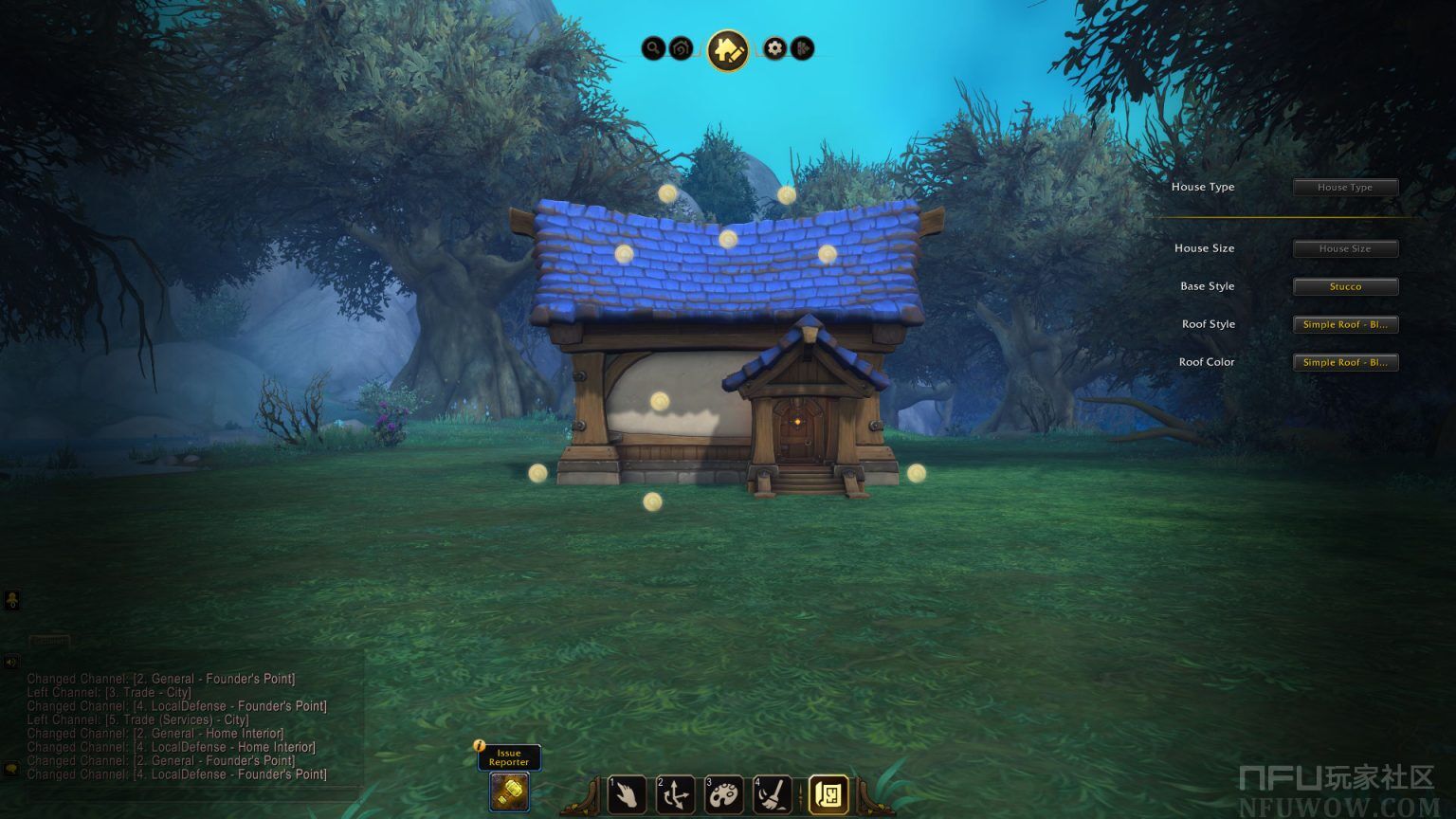Click the chat log window
1456x819 pixels.
180,727
